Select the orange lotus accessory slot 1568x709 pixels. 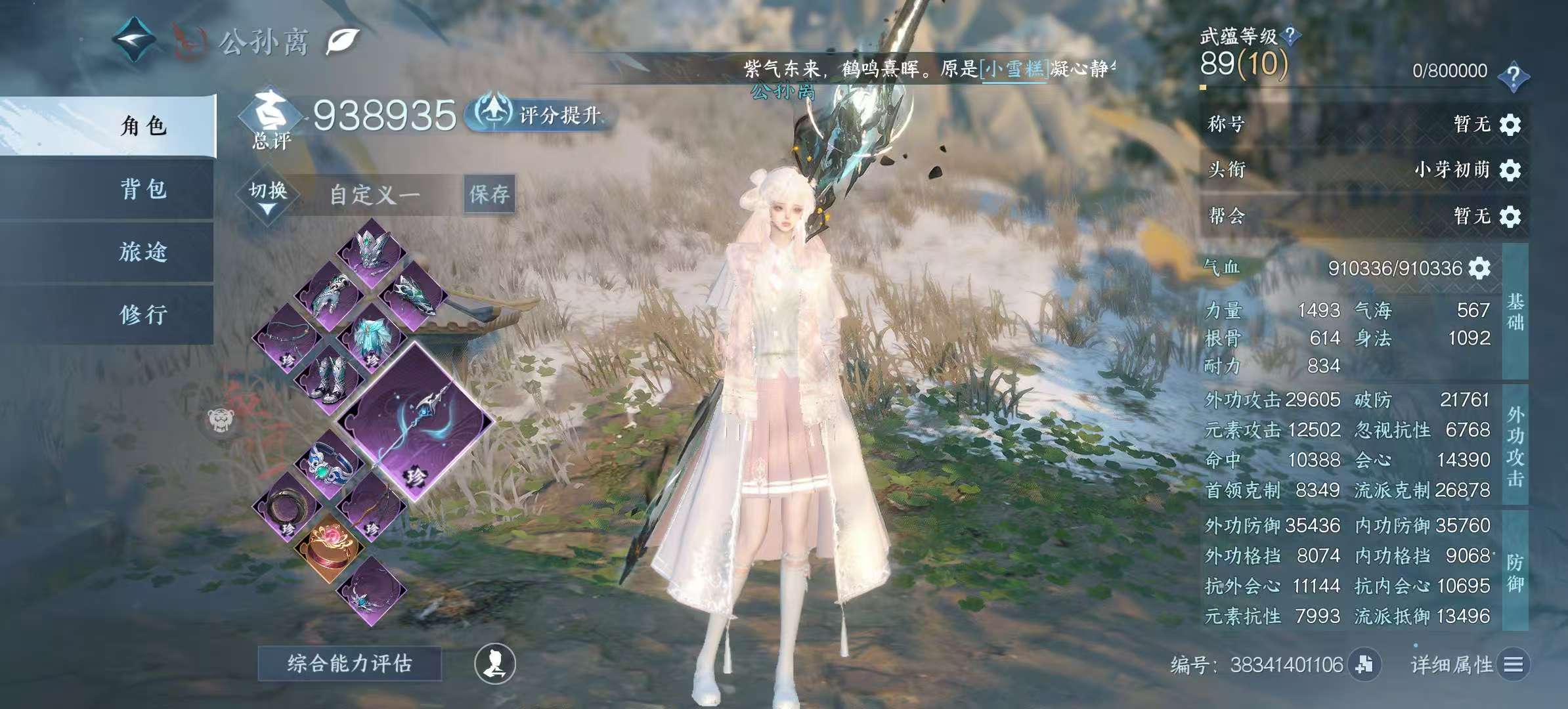pos(330,547)
